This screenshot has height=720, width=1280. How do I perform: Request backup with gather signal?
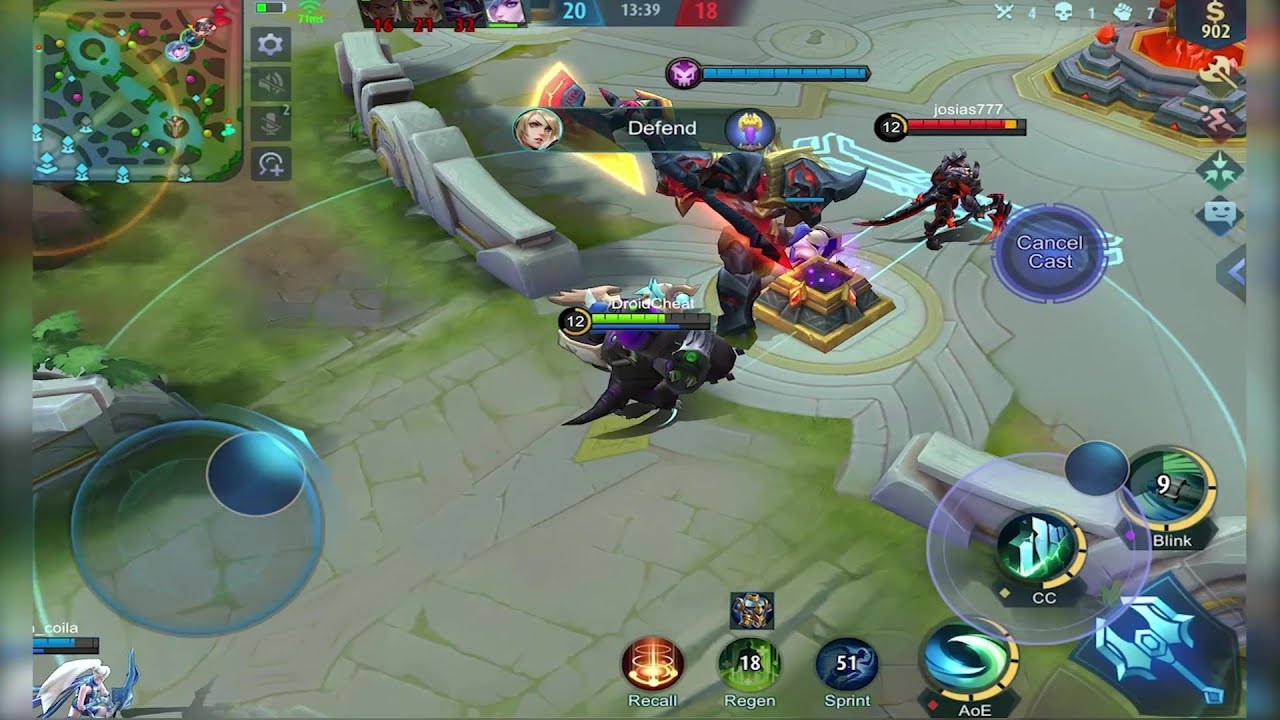(1221, 166)
